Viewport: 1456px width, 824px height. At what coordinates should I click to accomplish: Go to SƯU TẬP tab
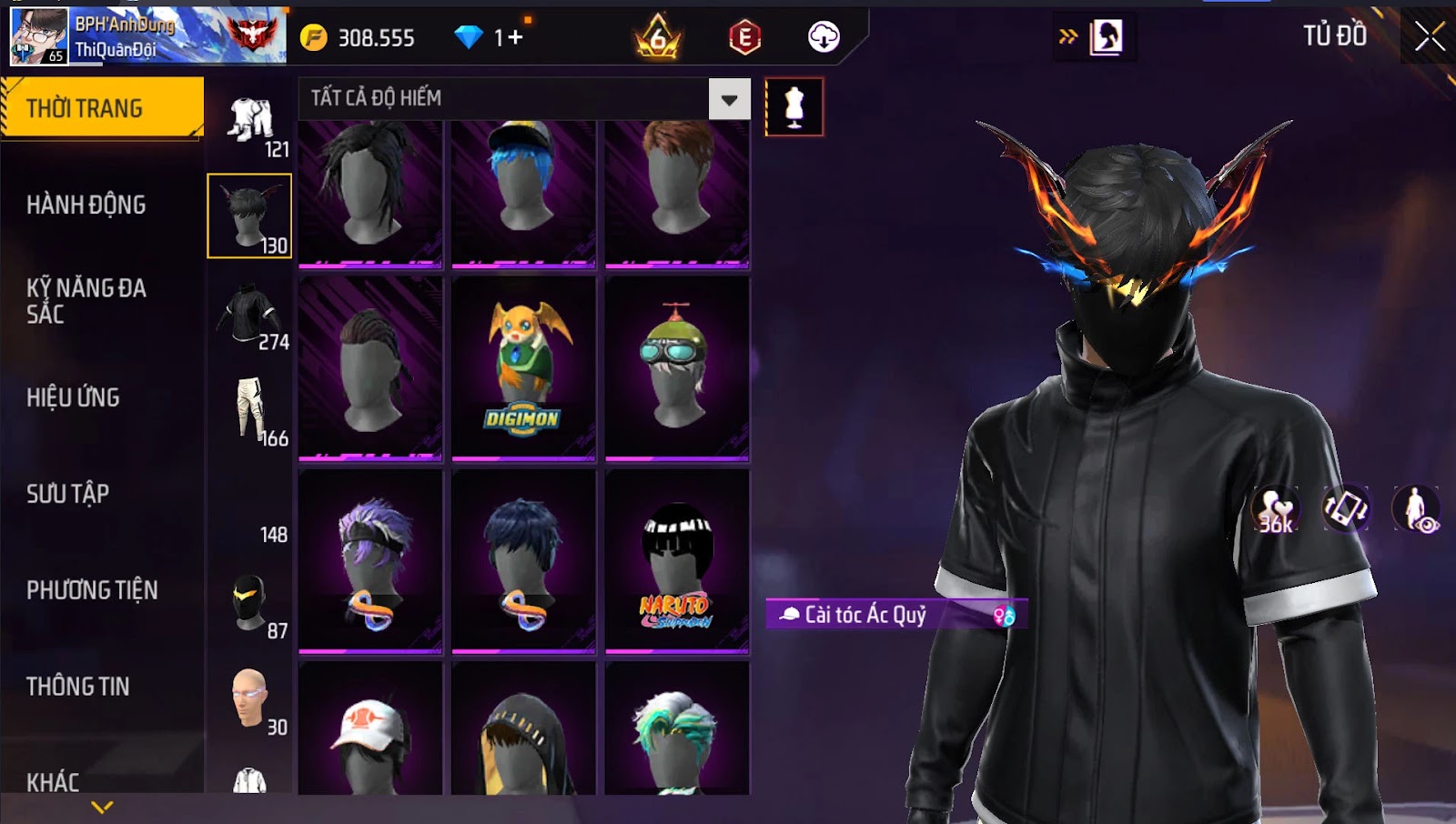[x=68, y=494]
